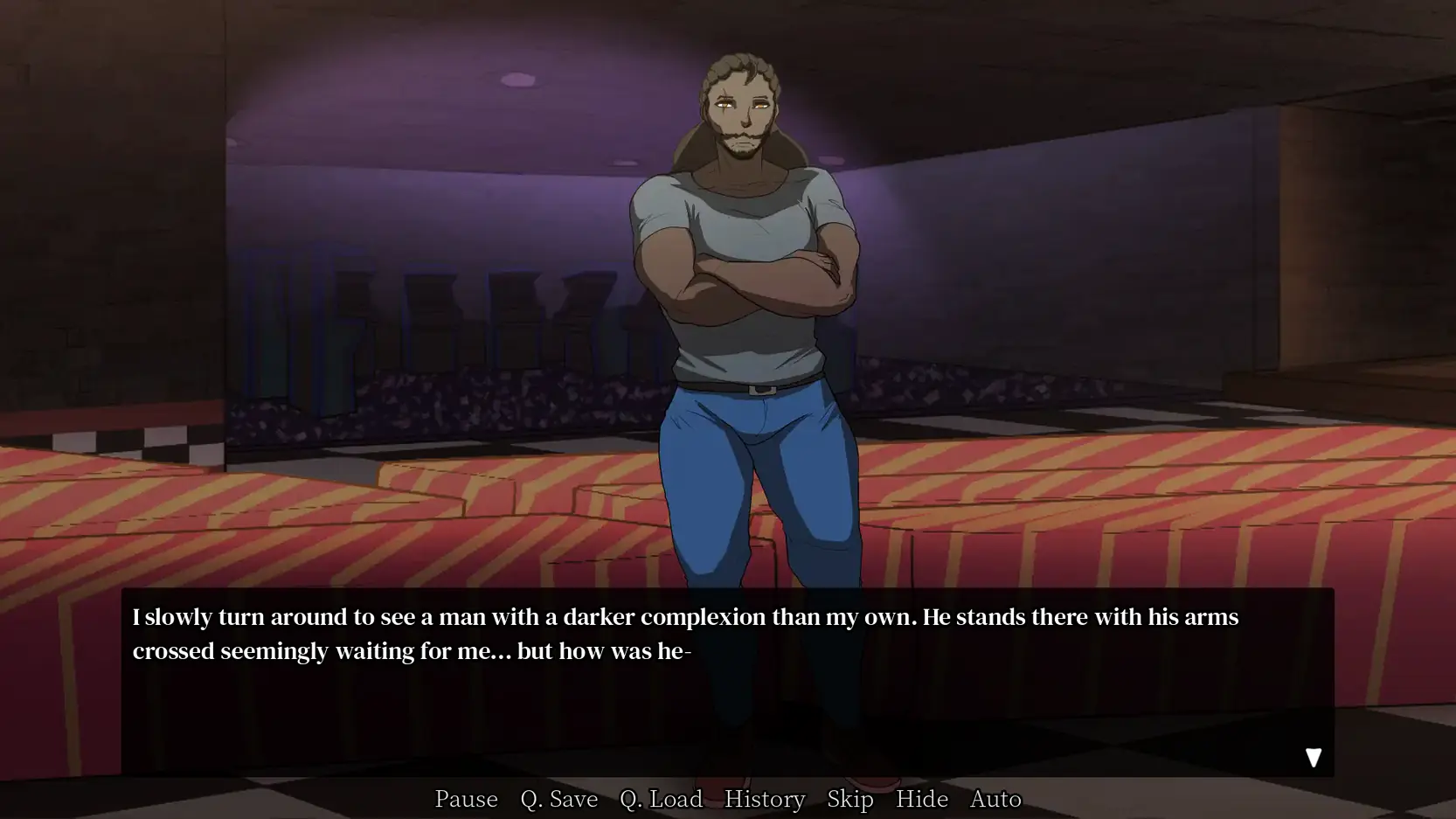Viewport: 1456px width, 819px height.
Task: Open the dialogue History log
Action: pos(764,799)
